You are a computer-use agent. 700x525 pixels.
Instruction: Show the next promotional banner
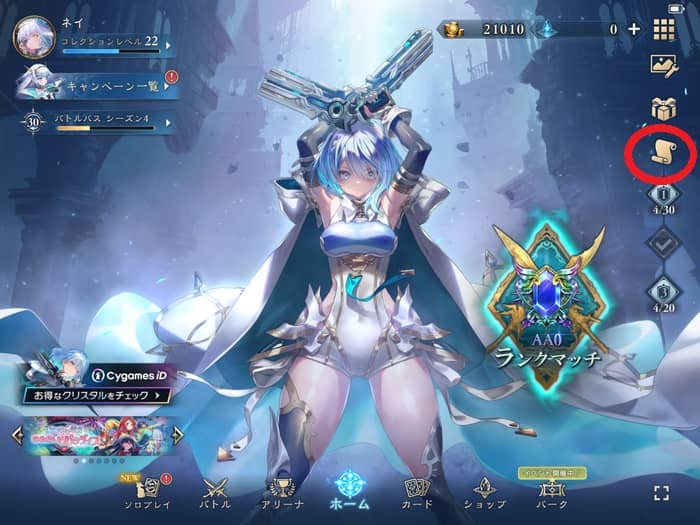tap(178, 435)
